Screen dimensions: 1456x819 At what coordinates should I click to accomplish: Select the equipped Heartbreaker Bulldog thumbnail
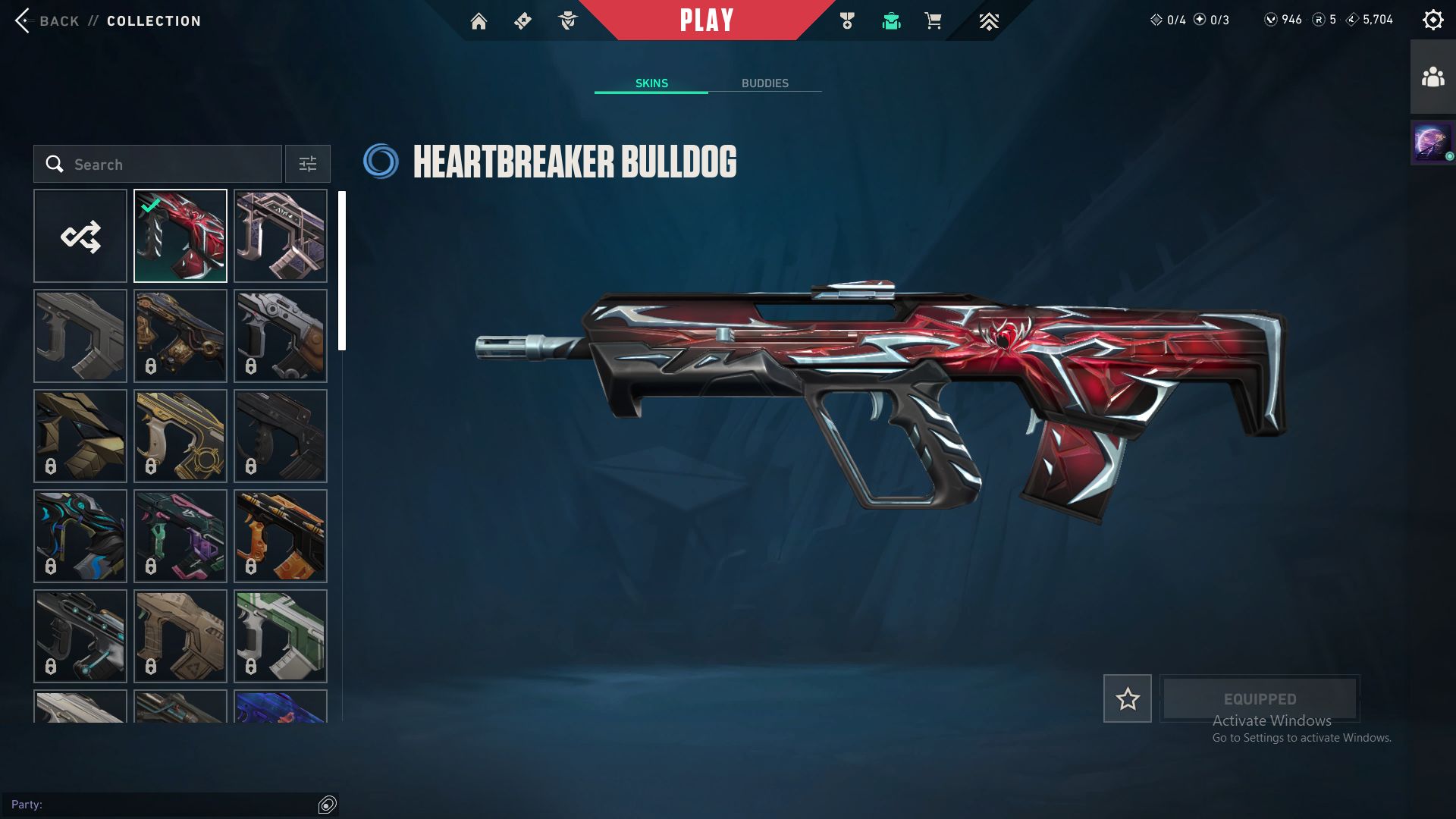point(180,237)
